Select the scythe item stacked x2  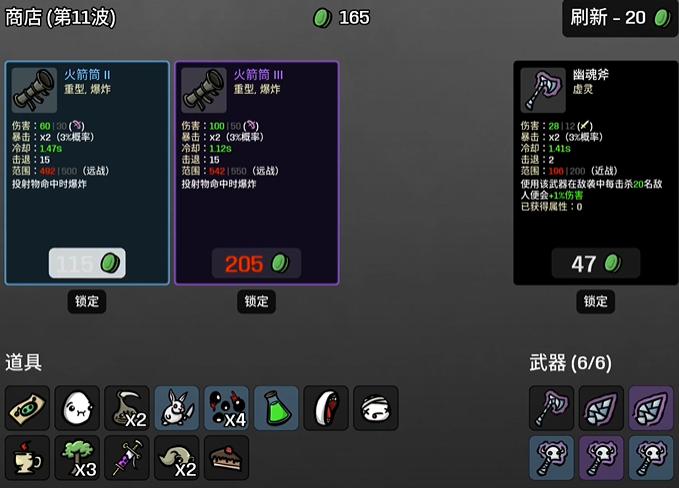pyautogui.click(x=127, y=408)
